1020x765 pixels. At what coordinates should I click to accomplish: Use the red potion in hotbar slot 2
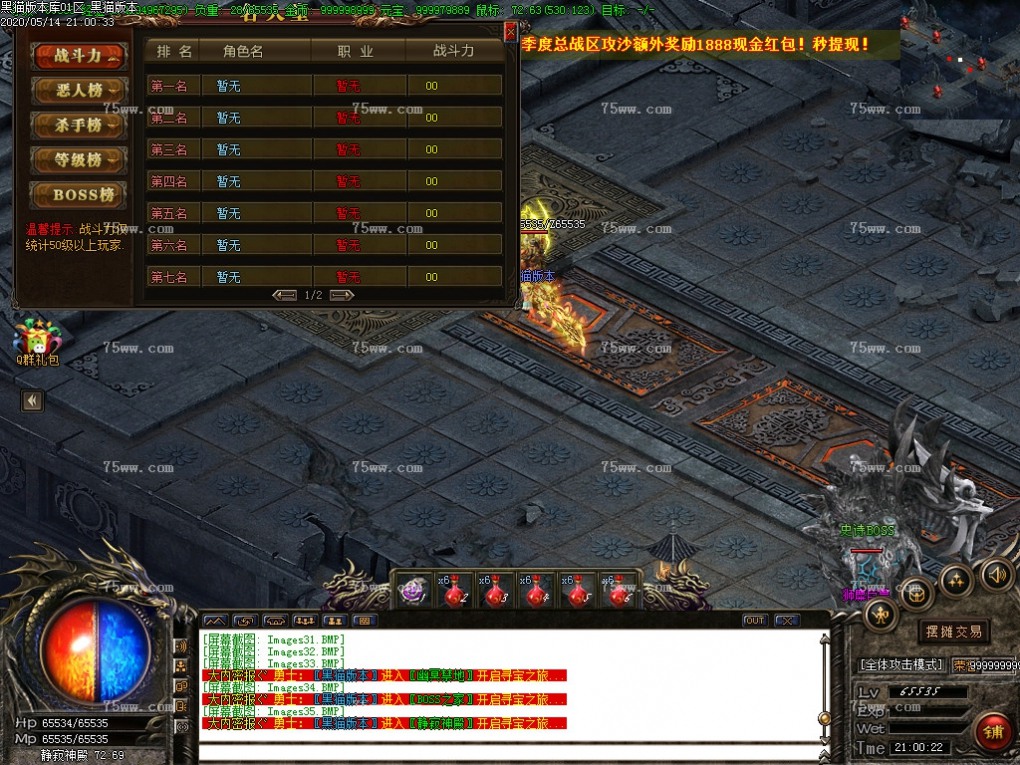[452, 592]
